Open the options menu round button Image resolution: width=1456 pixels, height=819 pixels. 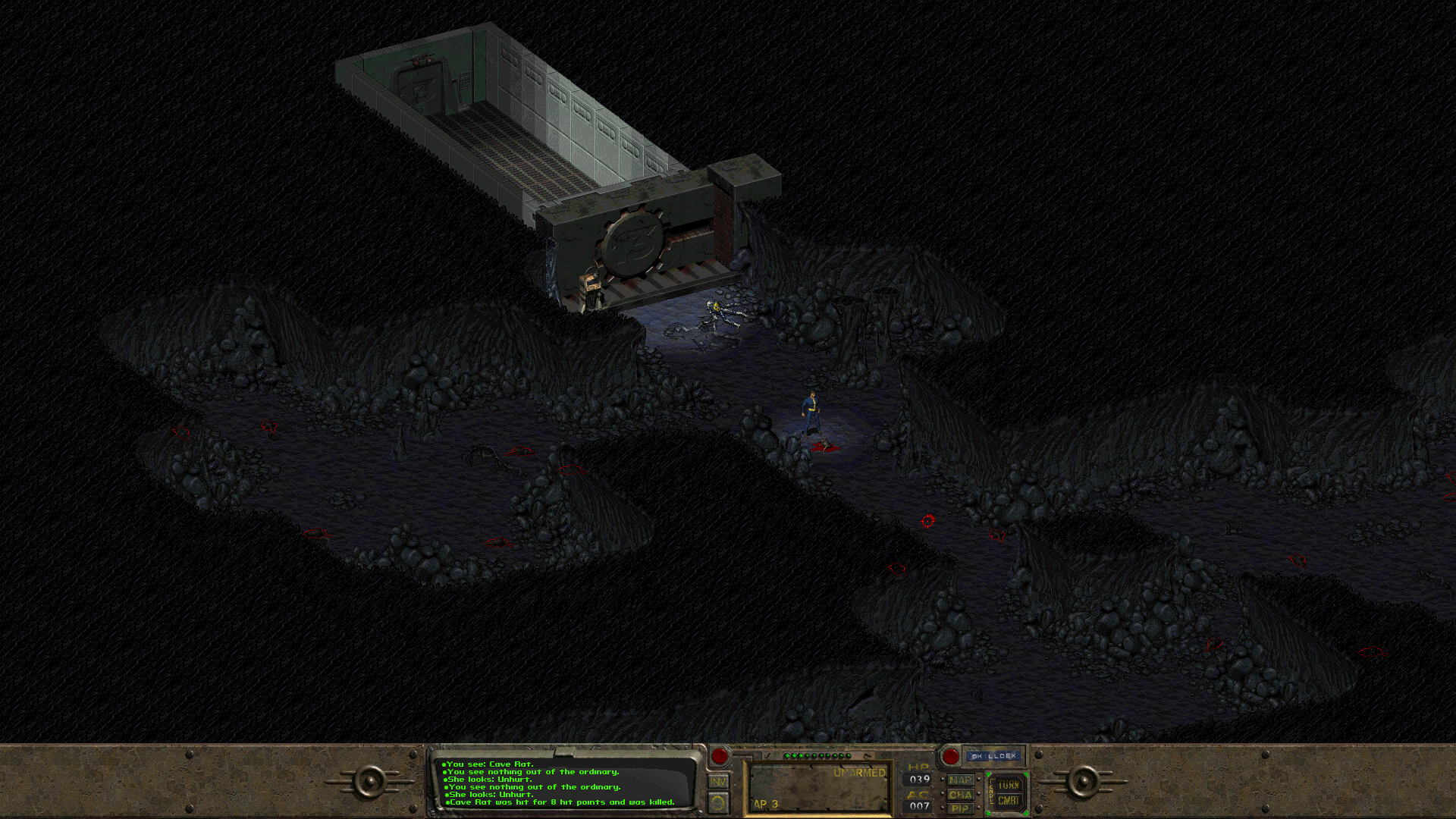click(718, 802)
